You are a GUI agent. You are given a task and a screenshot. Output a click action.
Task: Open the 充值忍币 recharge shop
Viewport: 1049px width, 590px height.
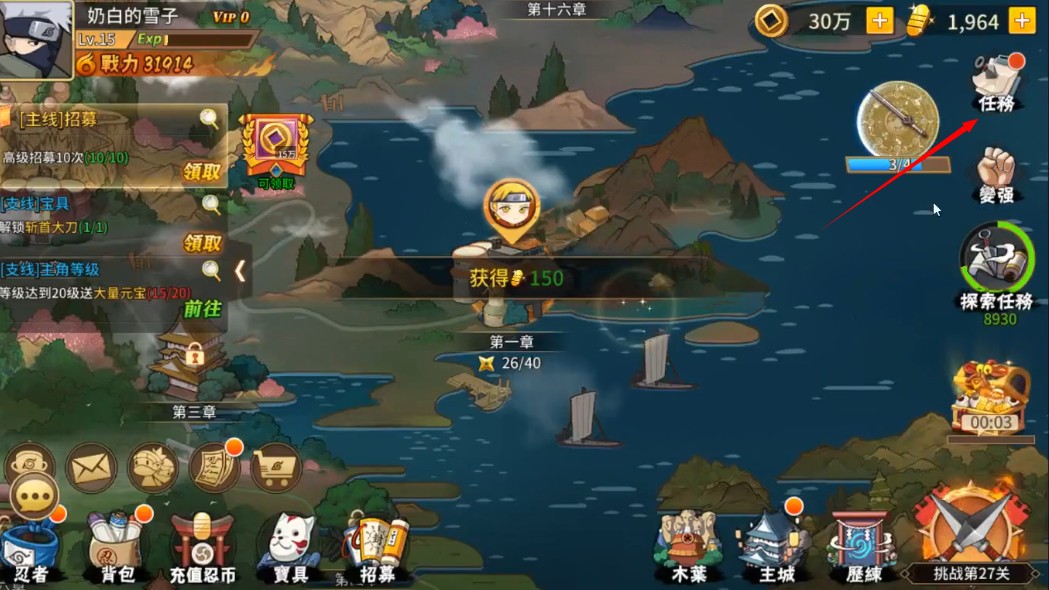[x=202, y=548]
